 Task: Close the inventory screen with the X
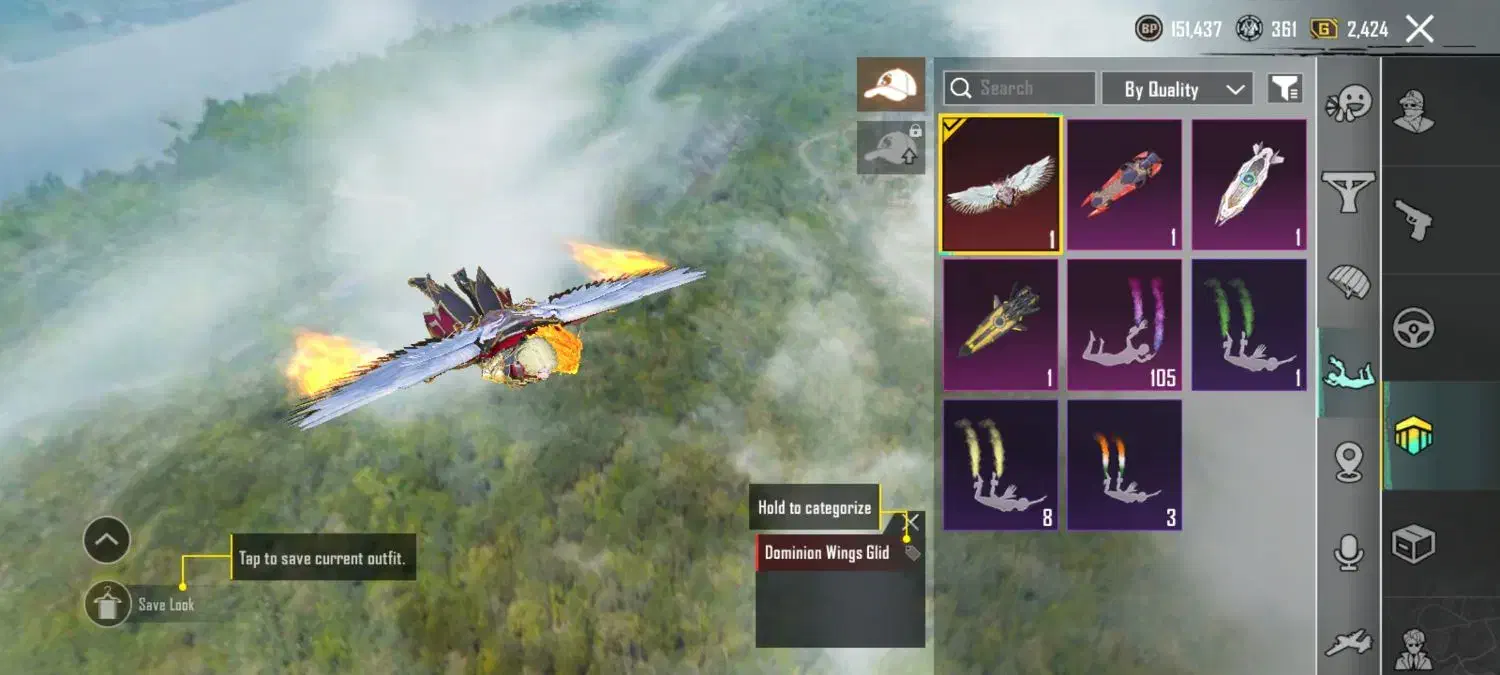[x=1420, y=29]
